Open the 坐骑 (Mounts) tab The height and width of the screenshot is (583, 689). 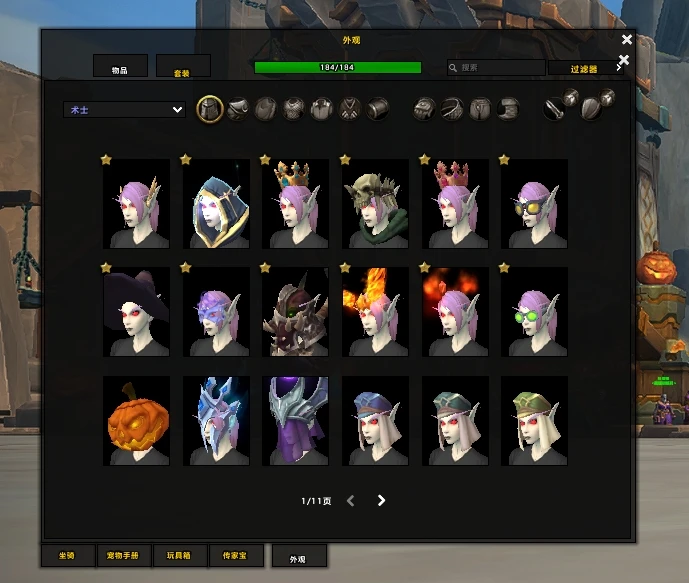point(68,555)
